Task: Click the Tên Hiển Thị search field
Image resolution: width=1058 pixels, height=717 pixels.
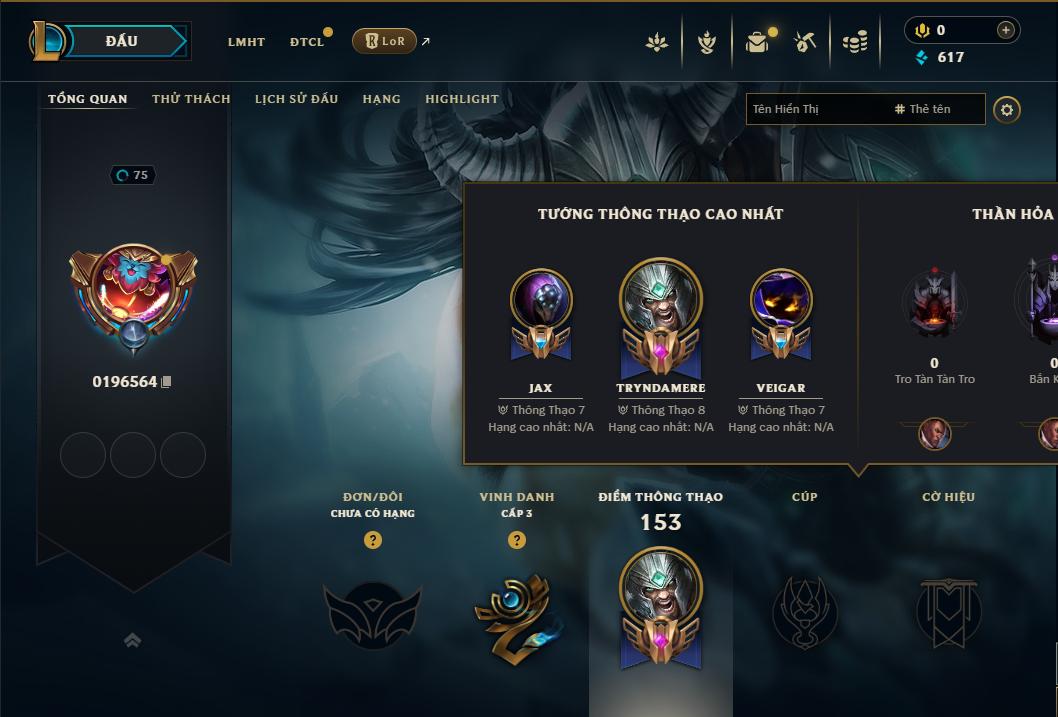Action: point(815,109)
